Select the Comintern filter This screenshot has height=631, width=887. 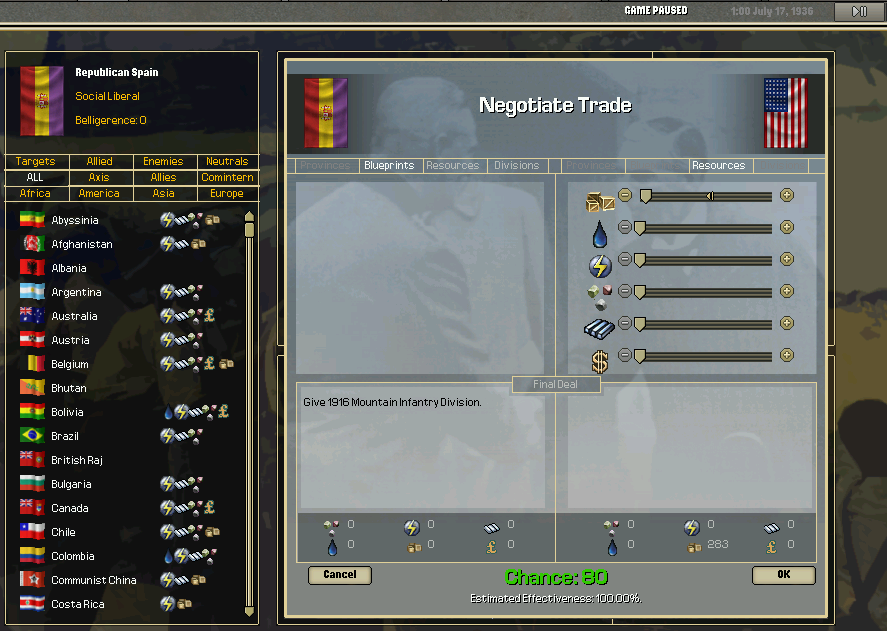pos(226,178)
